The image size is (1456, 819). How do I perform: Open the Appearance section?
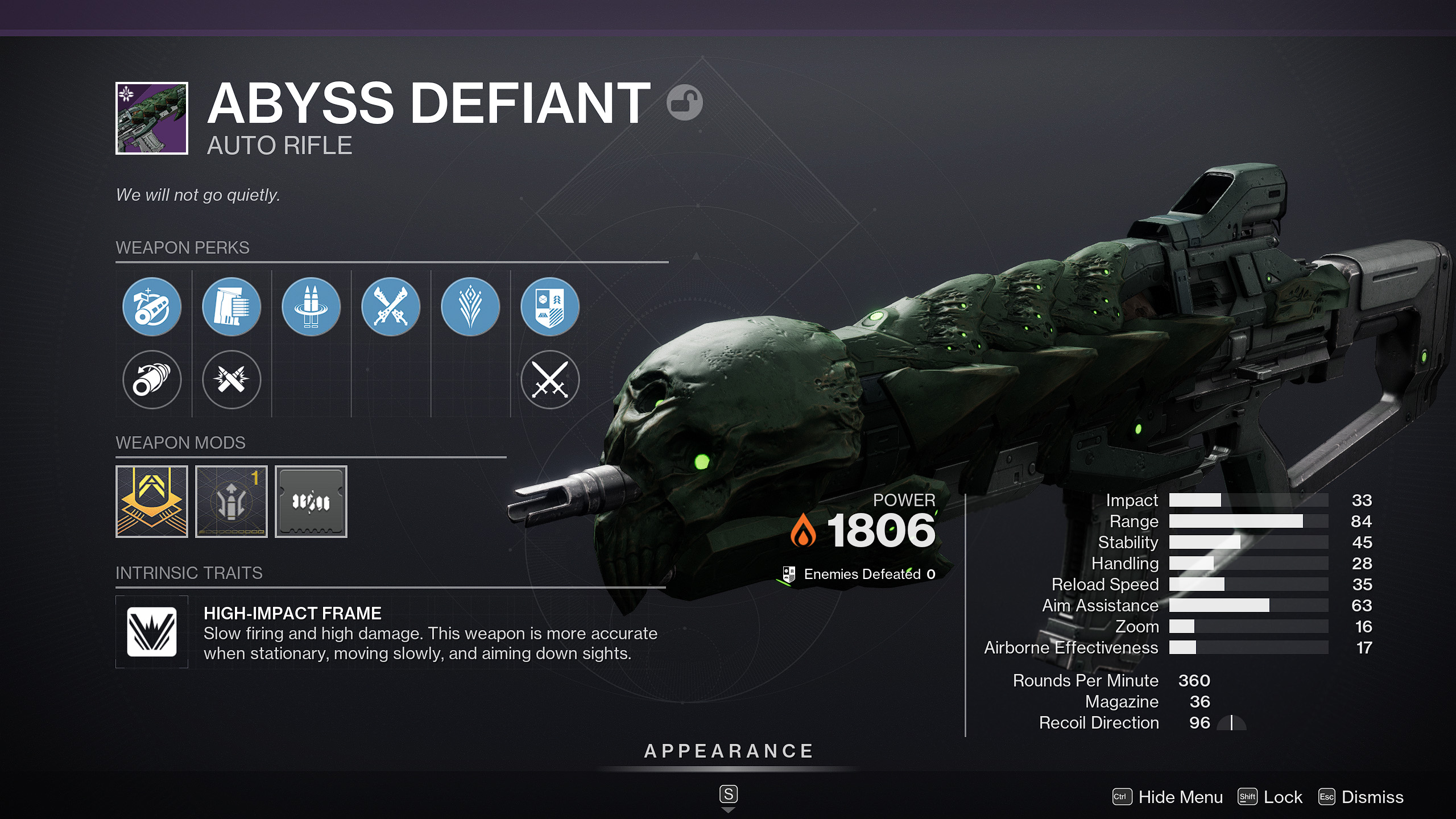(728, 751)
